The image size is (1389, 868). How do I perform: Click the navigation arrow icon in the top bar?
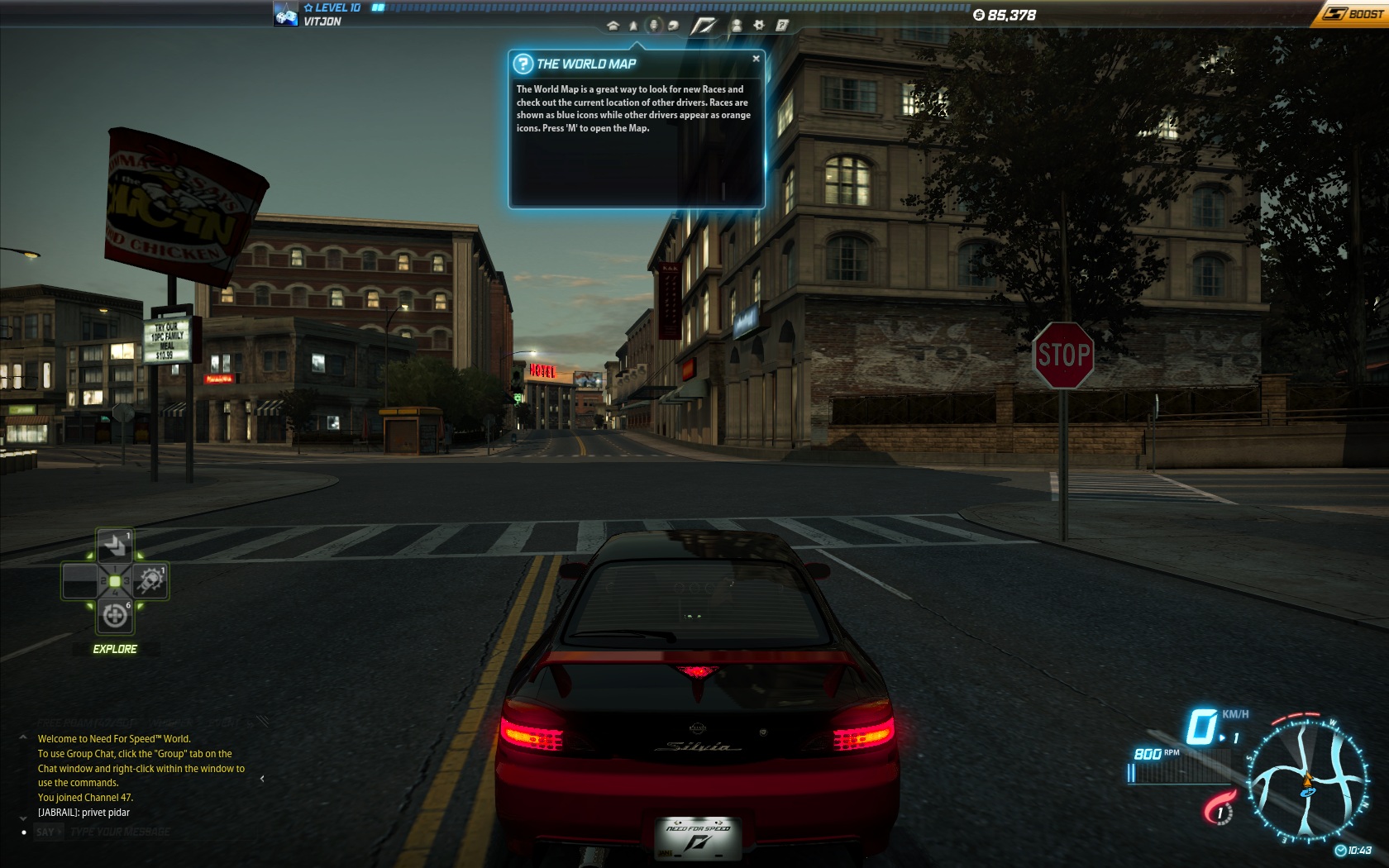click(633, 26)
